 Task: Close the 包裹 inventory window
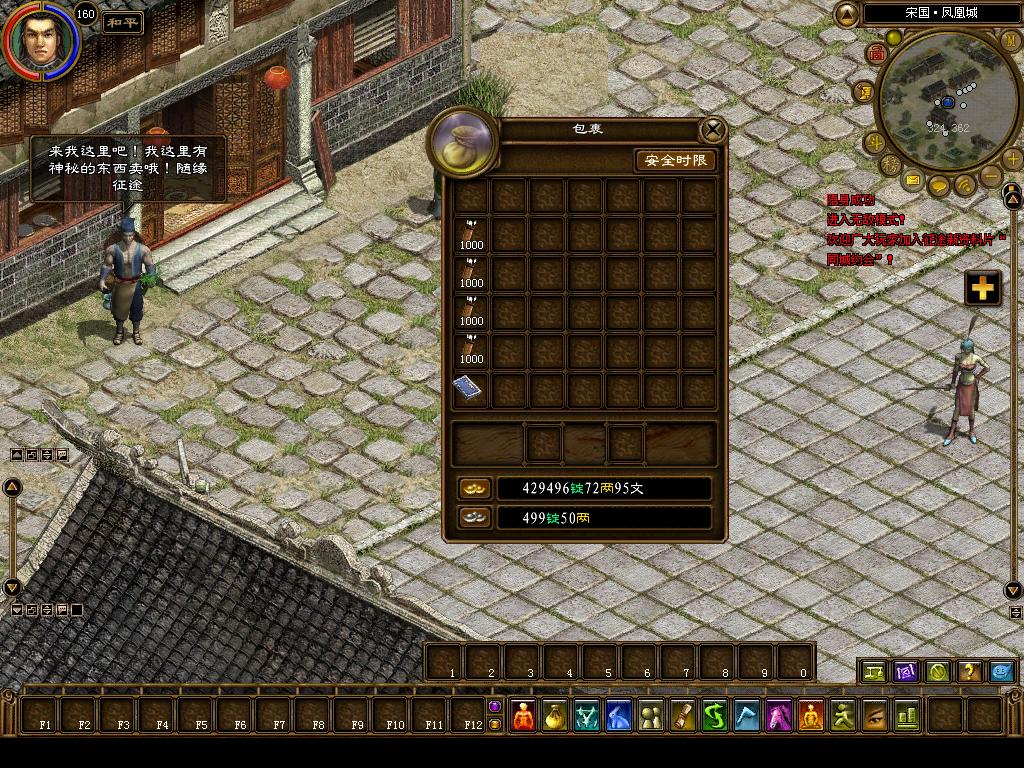point(712,130)
